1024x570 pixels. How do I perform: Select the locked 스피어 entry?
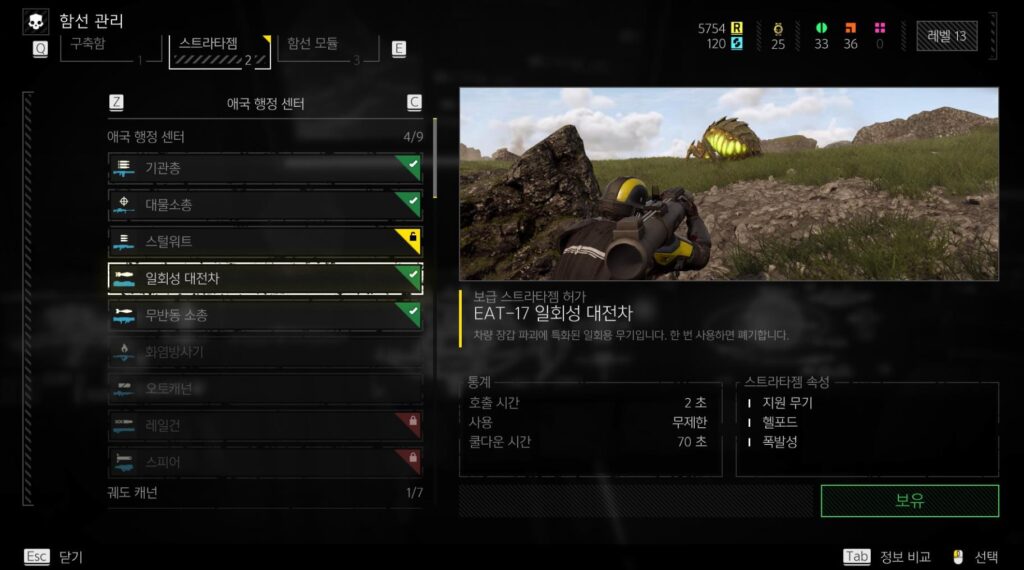[x=265, y=462]
